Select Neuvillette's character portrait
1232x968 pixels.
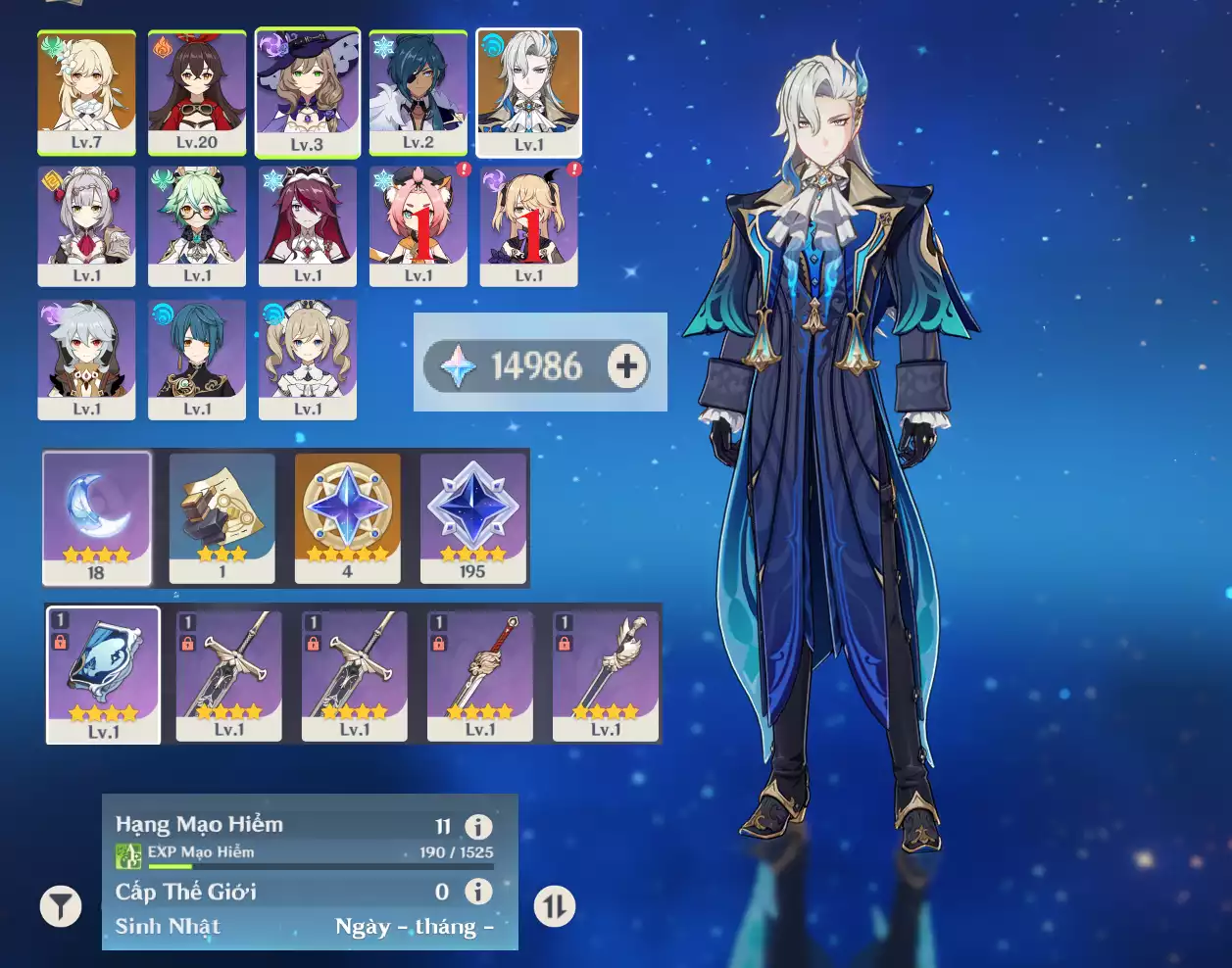(528, 92)
